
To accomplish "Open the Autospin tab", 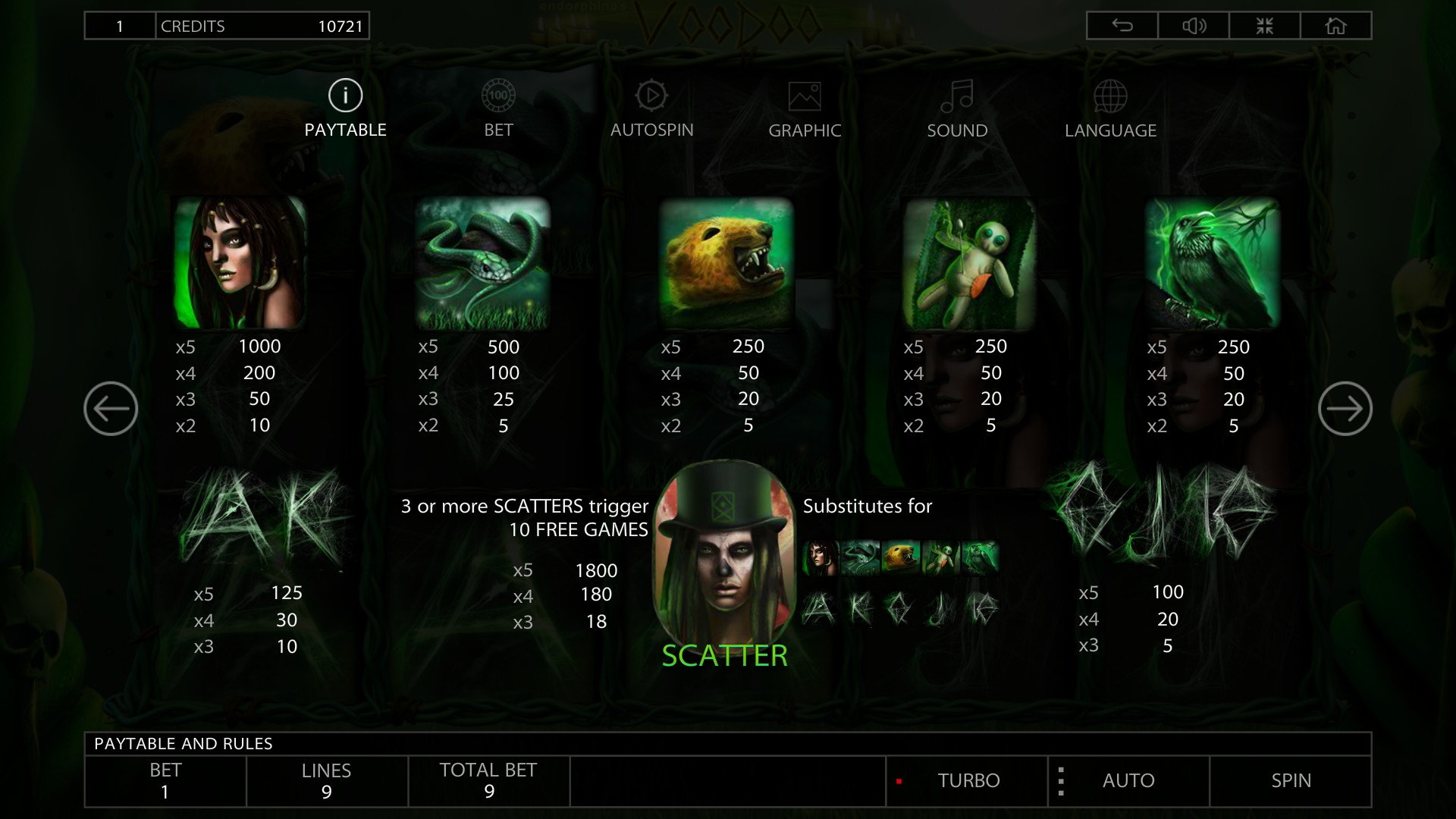I will point(651,108).
